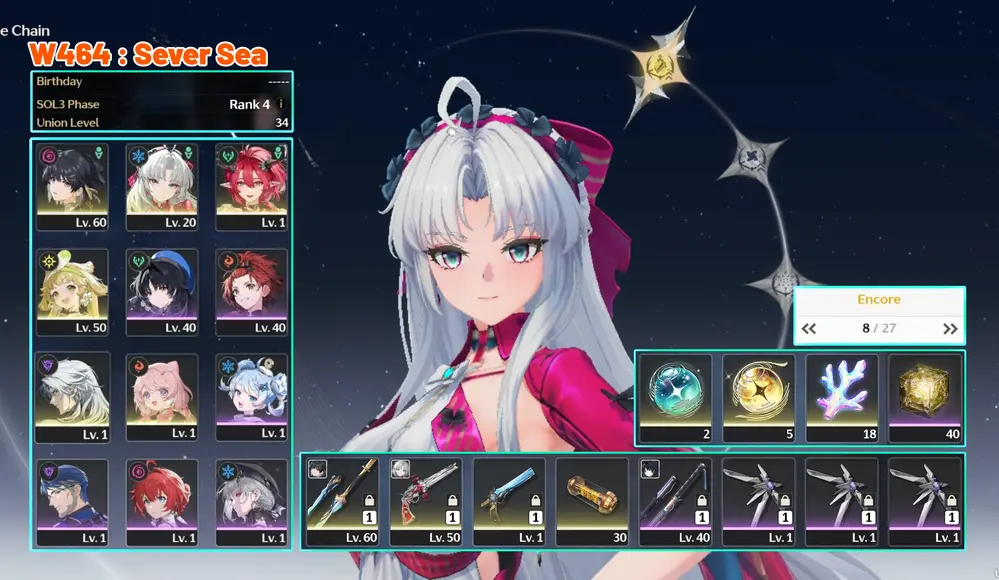The image size is (999, 580).
Task: Select the golden orb item with count 5
Action: [x=758, y=397]
